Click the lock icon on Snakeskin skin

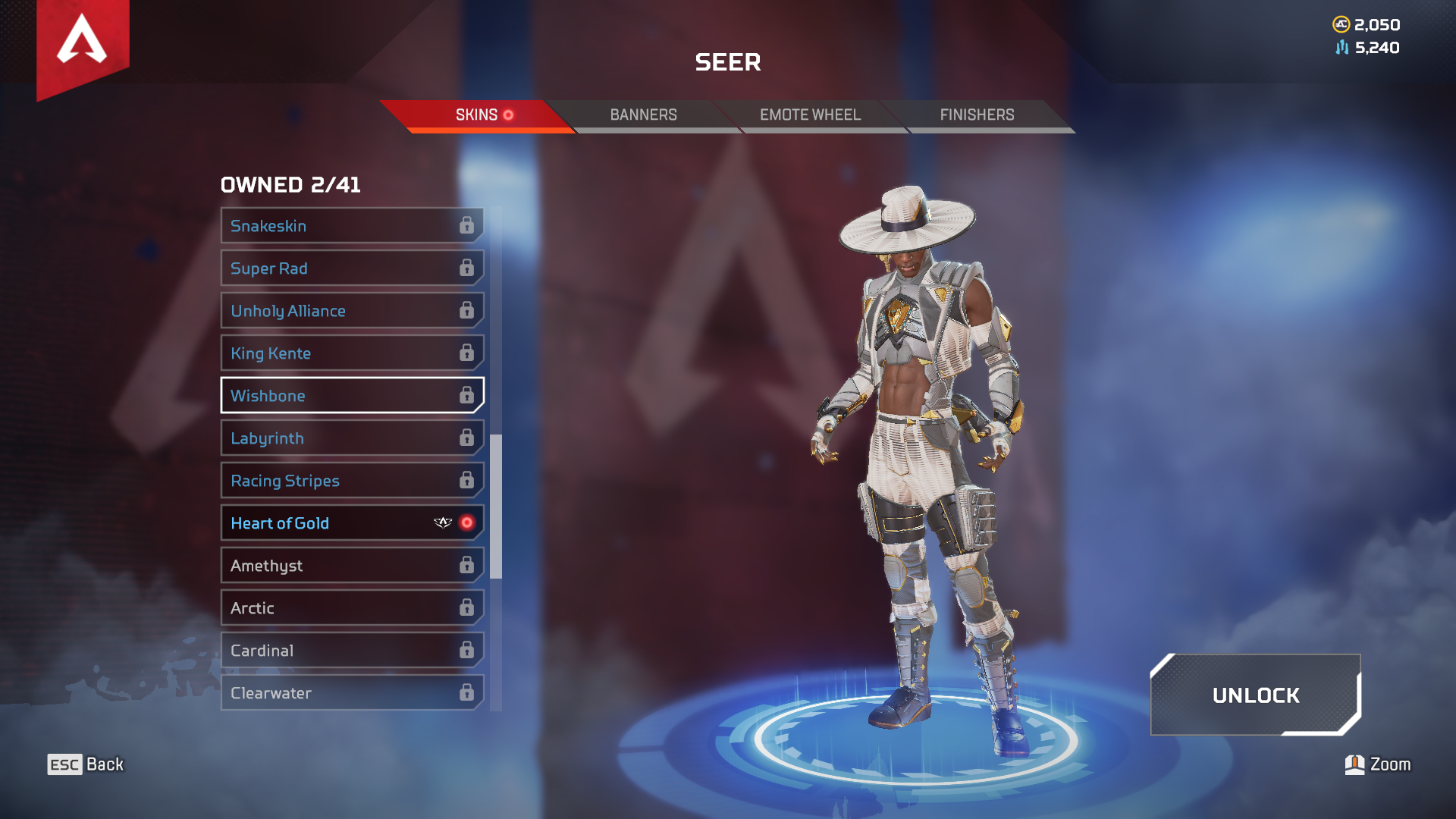pyautogui.click(x=468, y=225)
